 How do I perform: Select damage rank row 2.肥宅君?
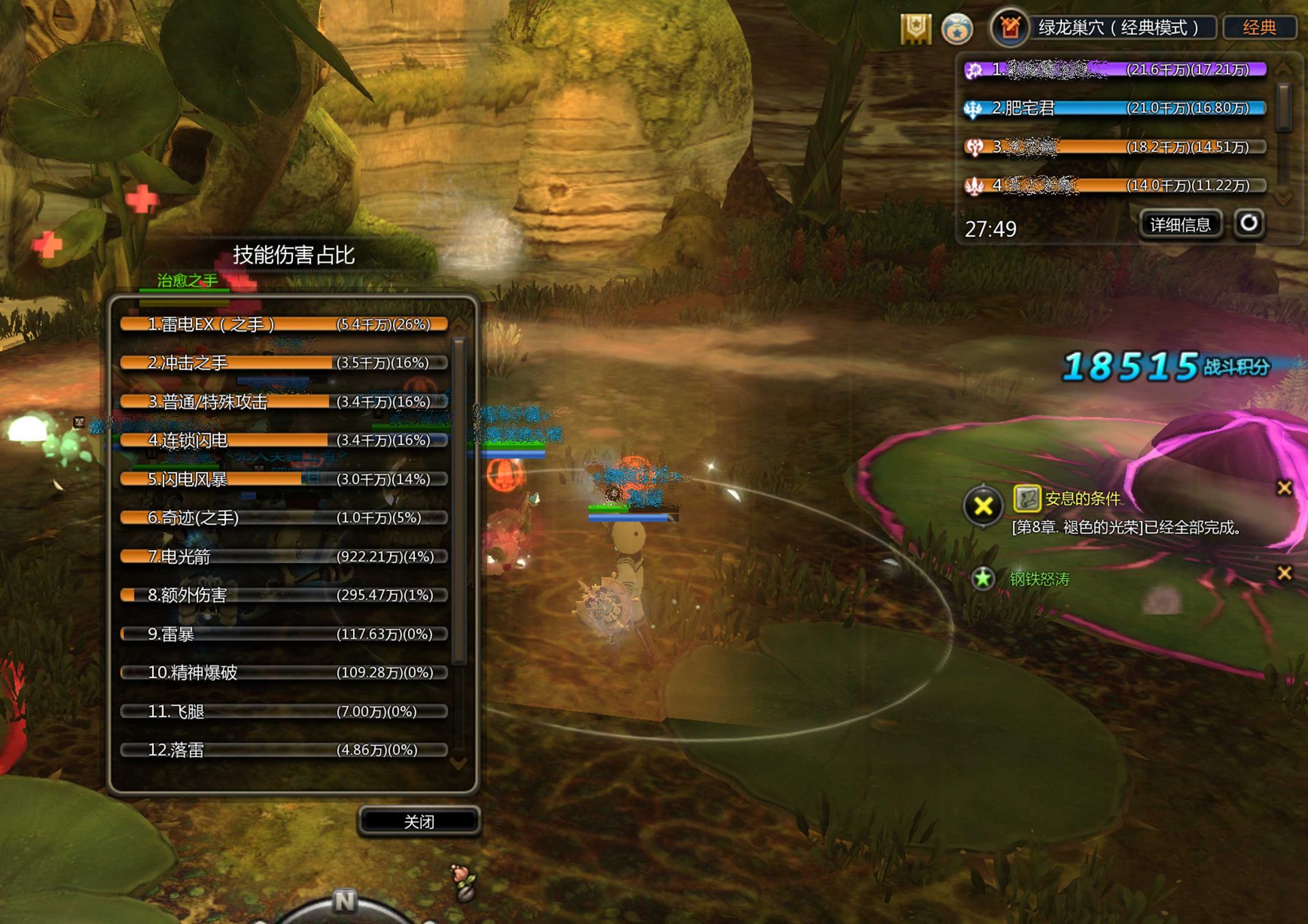point(1115,108)
